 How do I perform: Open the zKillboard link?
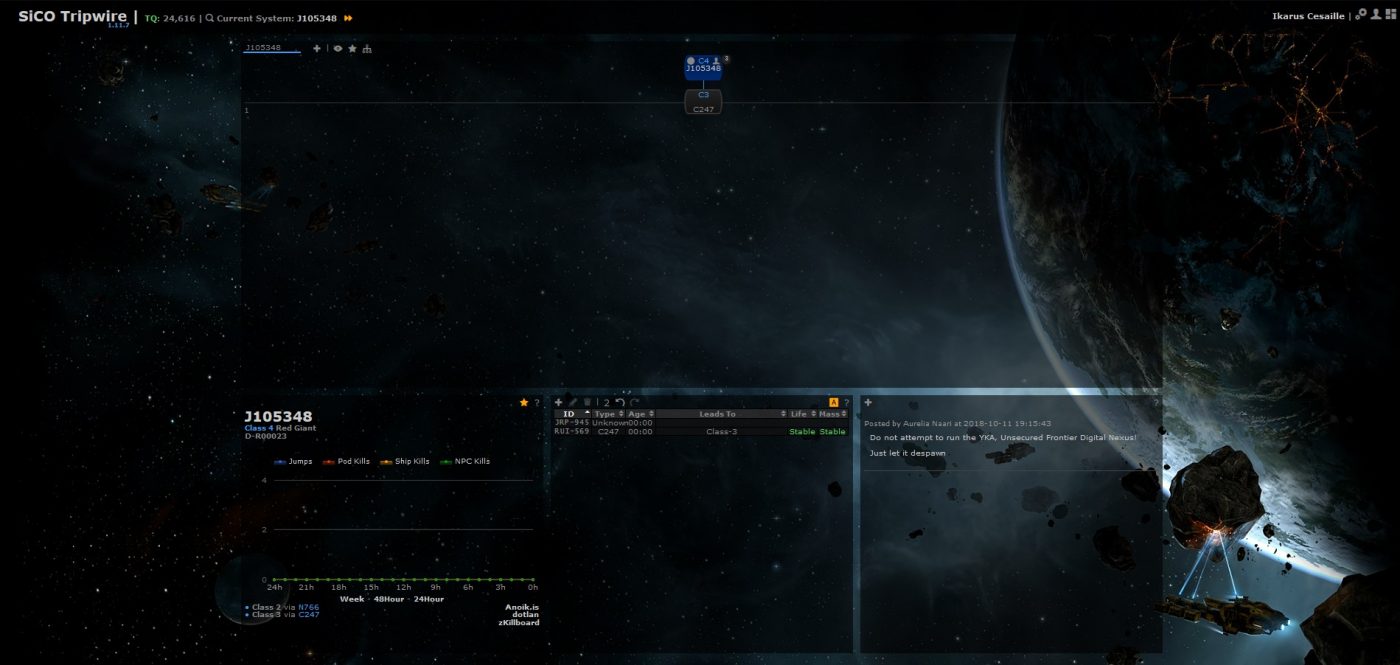pyautogui.click(x=518, y=623)
